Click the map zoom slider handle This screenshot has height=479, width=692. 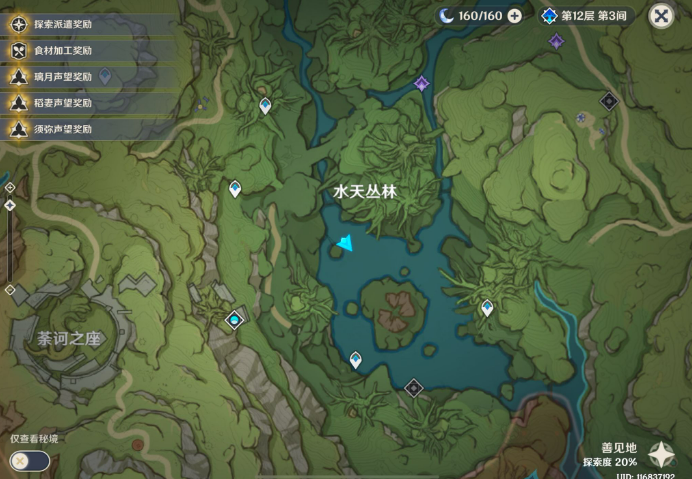(x=10, y=205)
